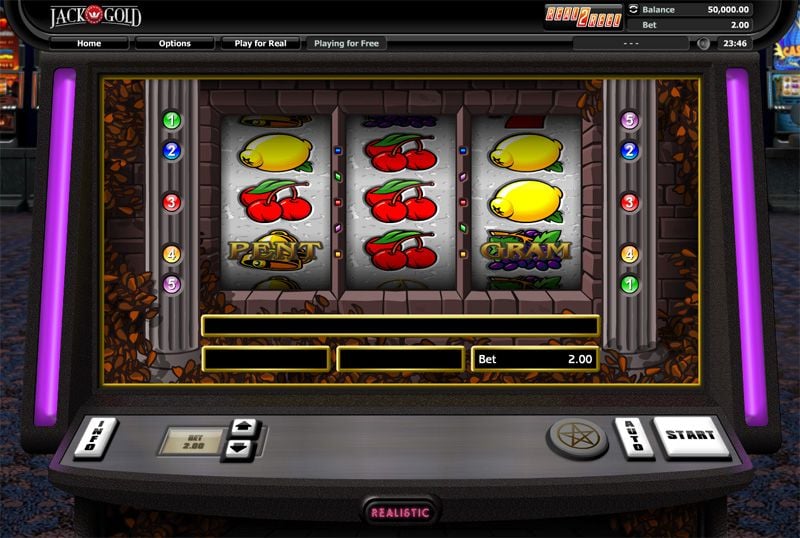Open the Reel 2 Reel promo banner
800x538 pixels.
(x=582, y=15)
